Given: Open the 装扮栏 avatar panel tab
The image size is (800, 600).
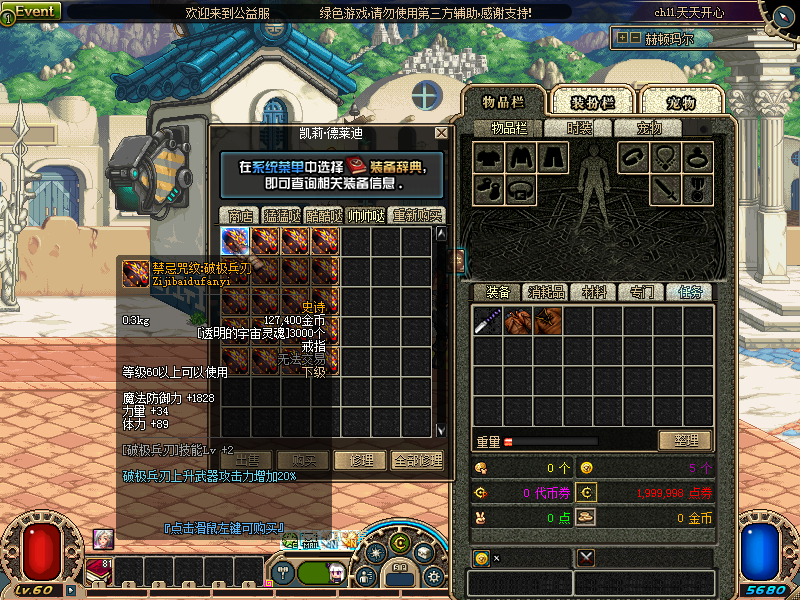Looking at the screenshot, I should 592,102.
